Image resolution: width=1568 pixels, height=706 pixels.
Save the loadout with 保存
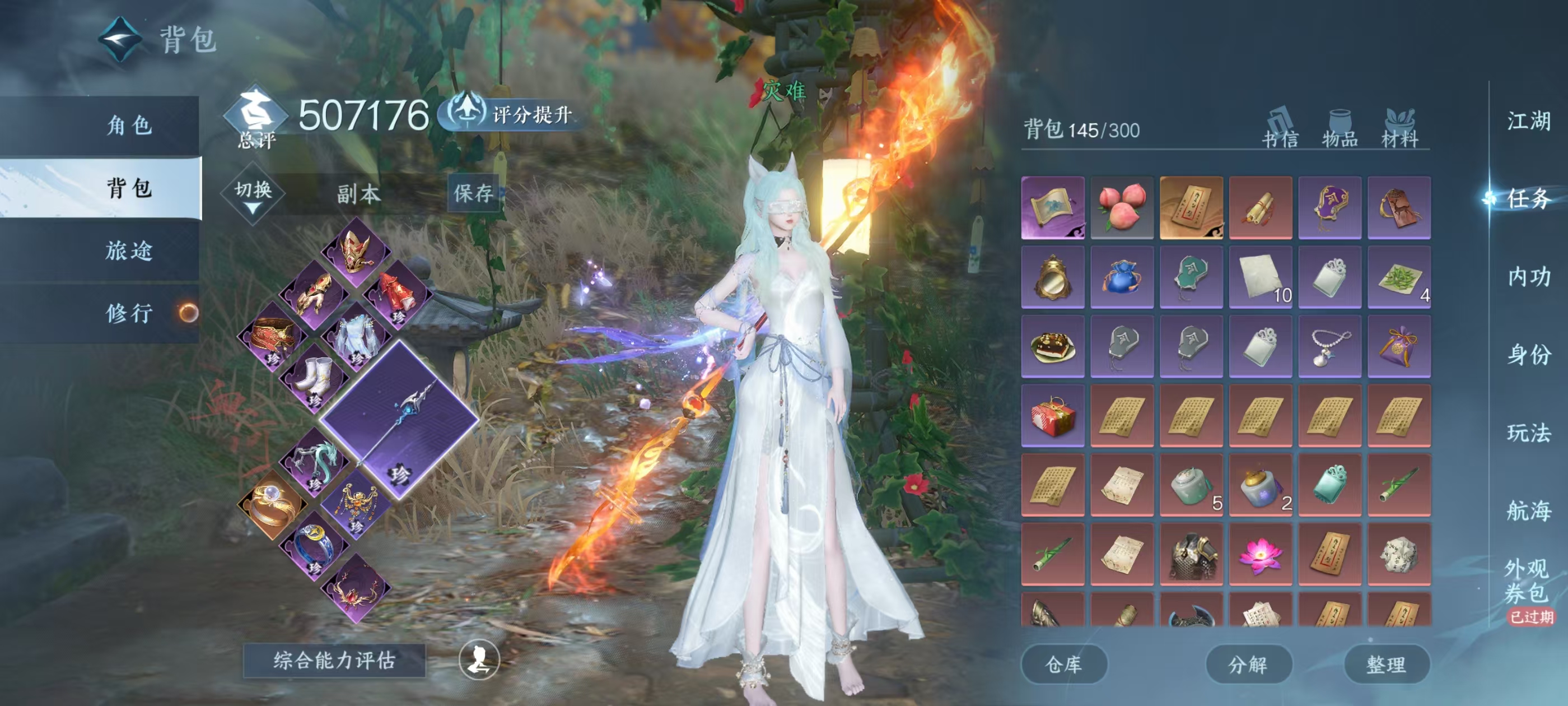[x=473, y=193]
